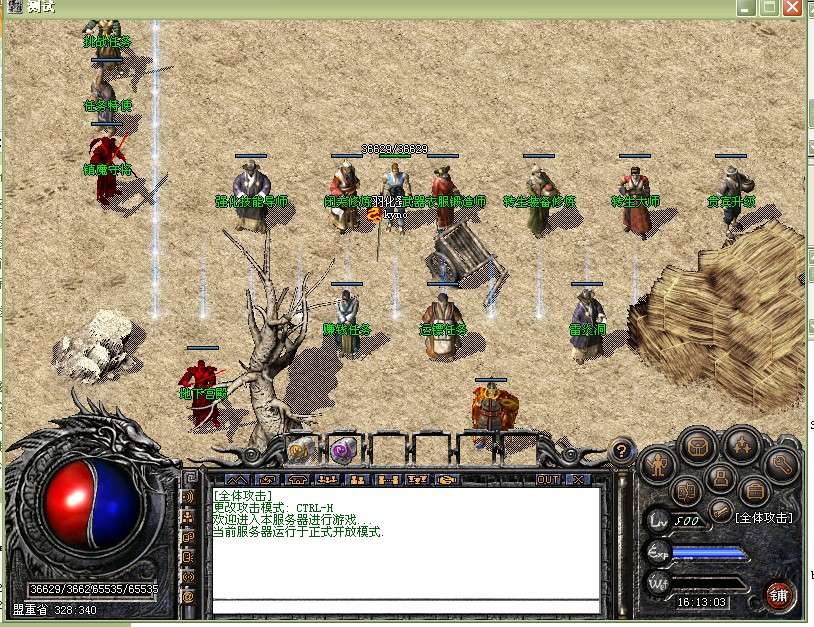814x627 pixels.
Task: Toggle the [全体攻击] attack mode label
Action: coord(763,517)
